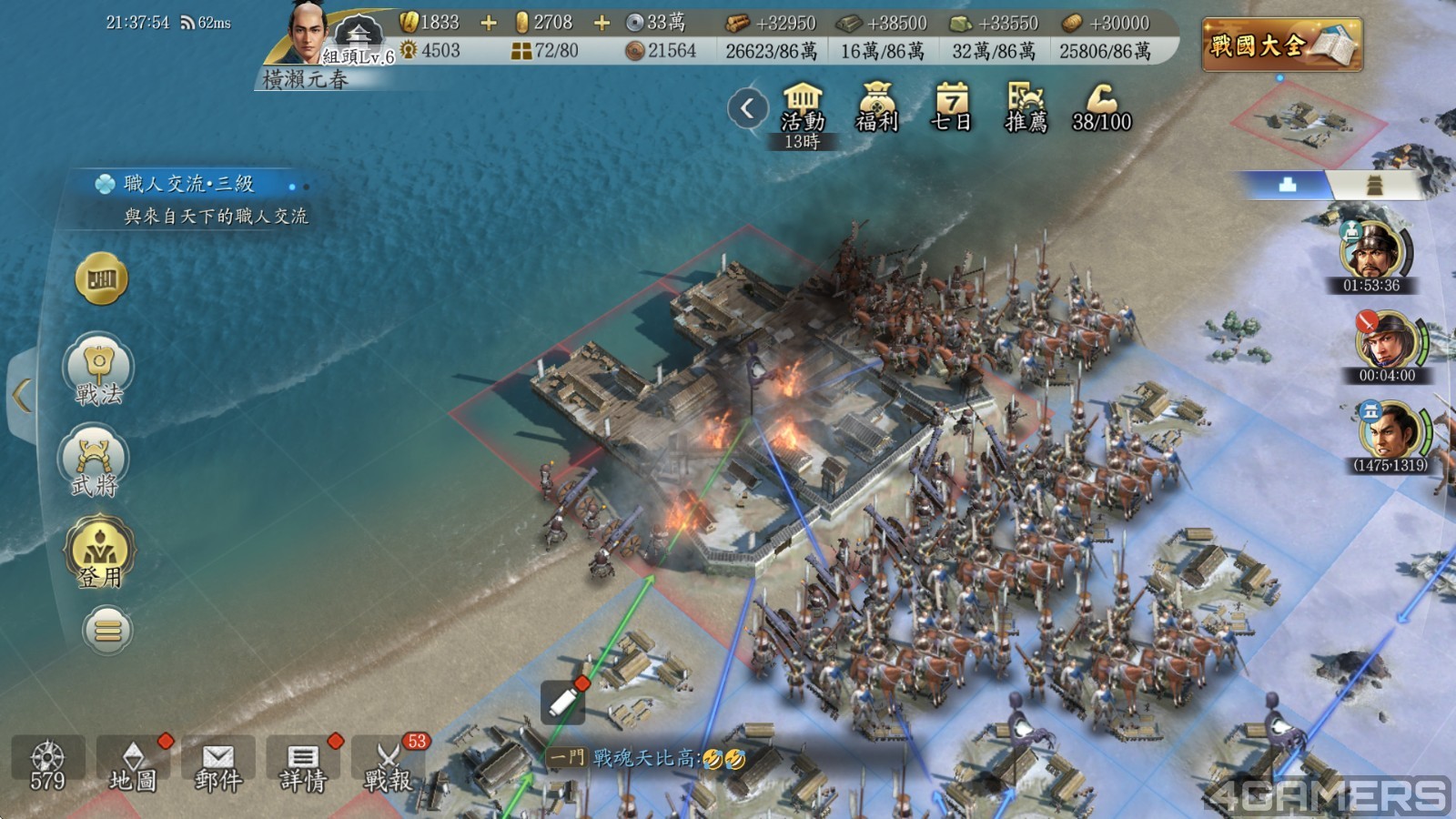Open the 詳情 details panel
Viewport: 1456px width, 819px height.
302,765
